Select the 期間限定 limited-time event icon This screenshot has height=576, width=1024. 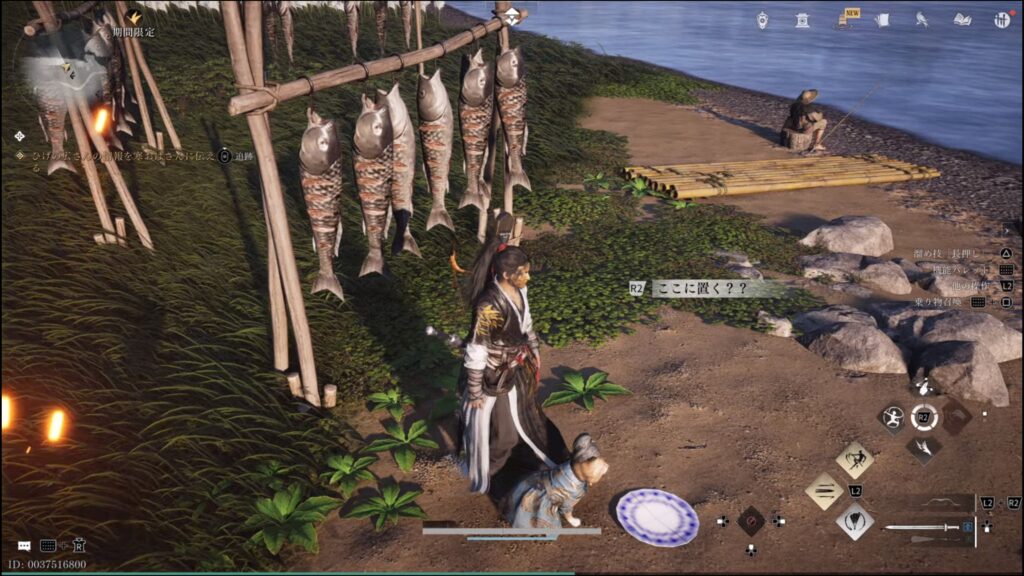133,17
